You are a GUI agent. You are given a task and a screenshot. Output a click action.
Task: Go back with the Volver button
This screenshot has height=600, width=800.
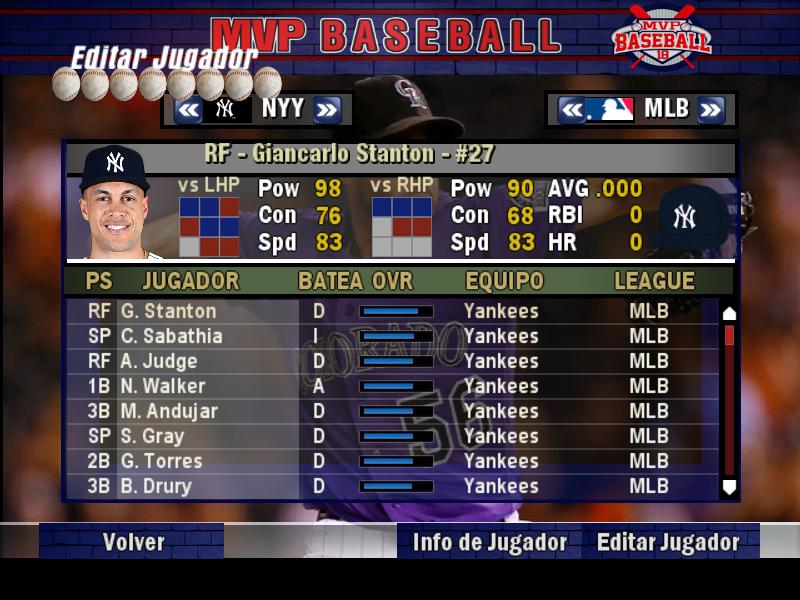[x=133, y=542]
